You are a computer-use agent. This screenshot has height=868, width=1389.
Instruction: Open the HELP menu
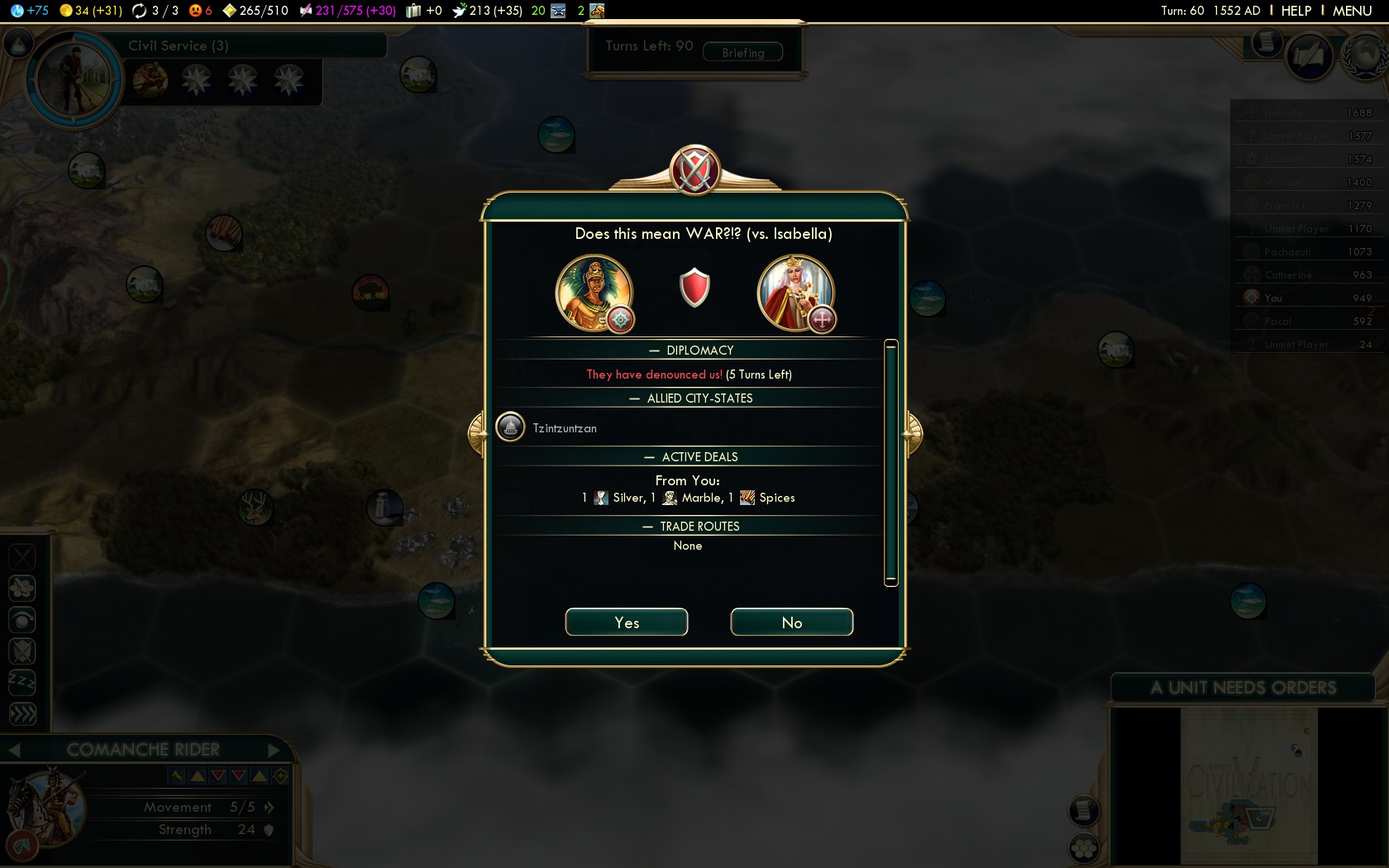tap(1296, 11)
